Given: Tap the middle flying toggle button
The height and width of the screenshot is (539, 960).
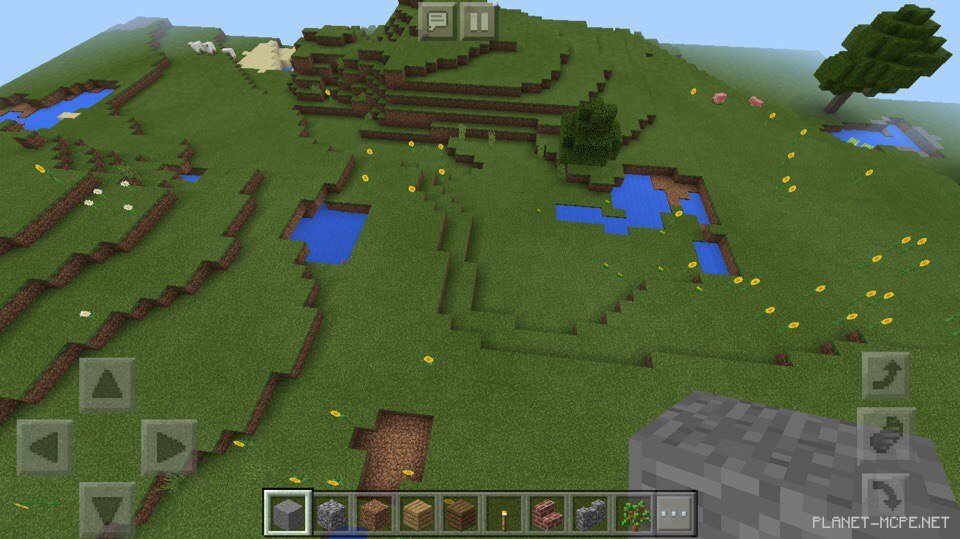Looking at the screenshot, I should (886, 434).
